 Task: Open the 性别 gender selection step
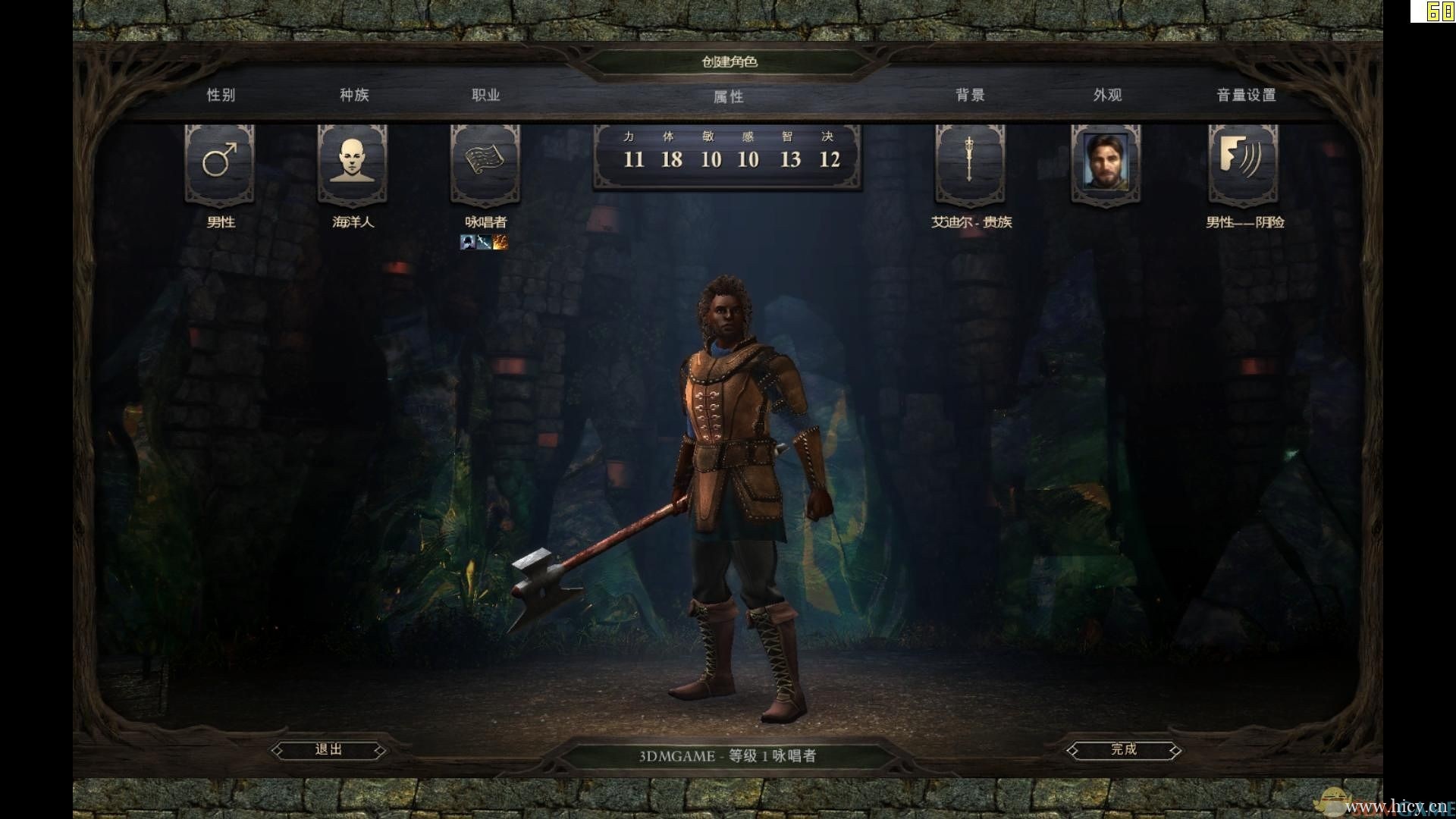221,95
